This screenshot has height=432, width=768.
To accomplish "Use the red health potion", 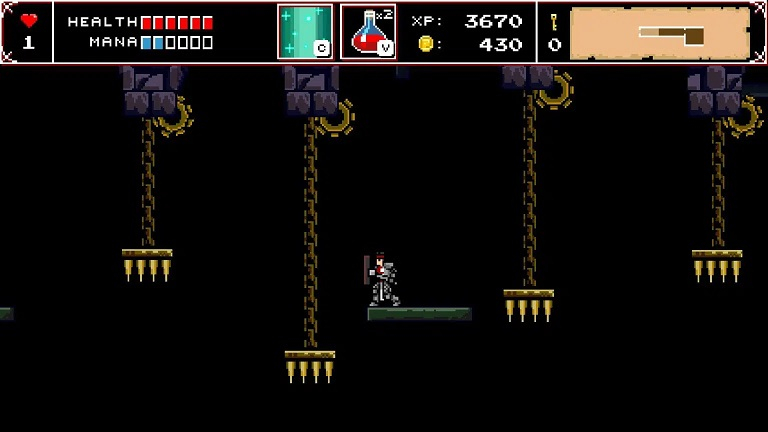I will coord(367,32).
